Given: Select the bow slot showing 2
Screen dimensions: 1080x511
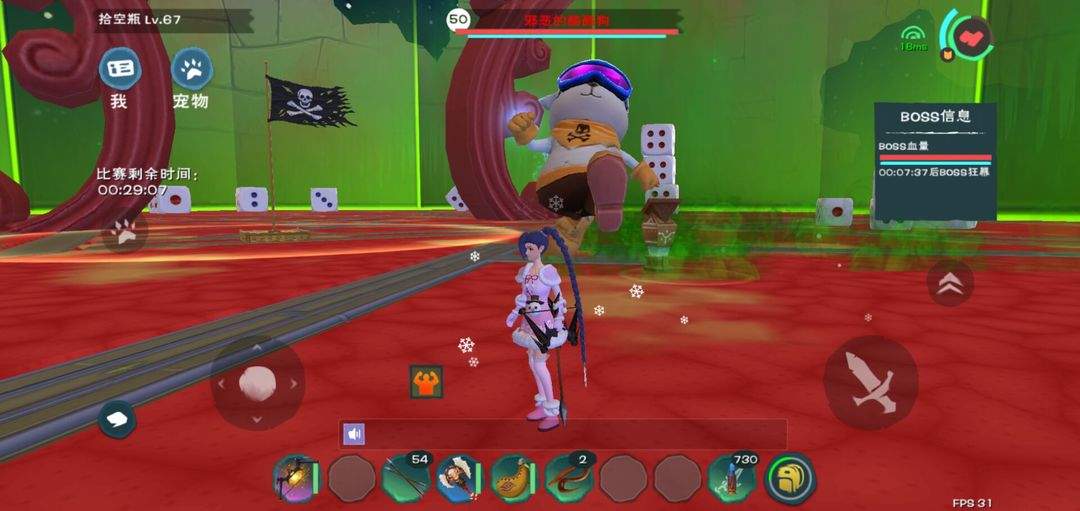Looking at the screenshot, I should click(568, 479).
